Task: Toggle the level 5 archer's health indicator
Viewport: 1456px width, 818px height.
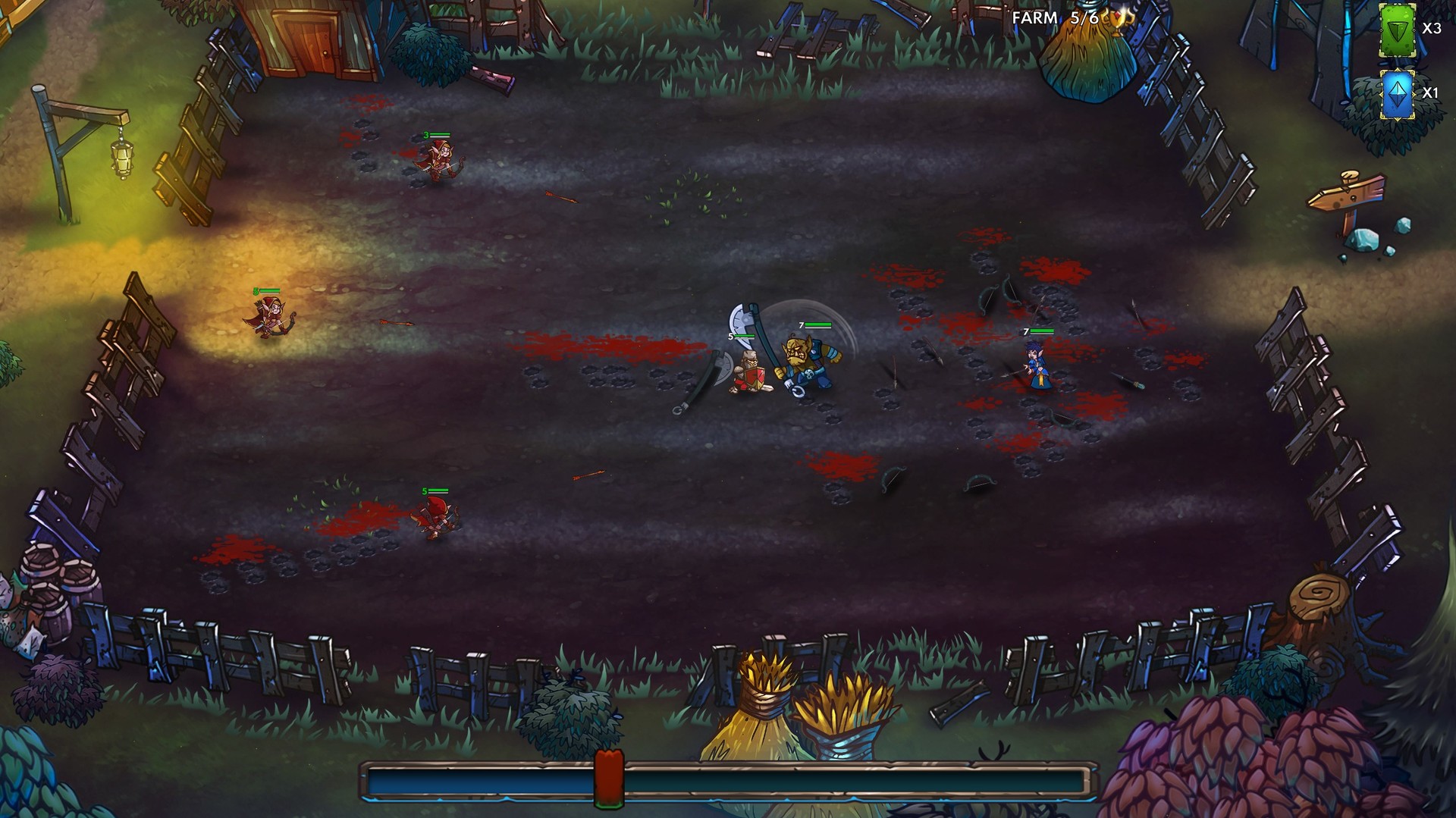Action: (x=435, y=491)
